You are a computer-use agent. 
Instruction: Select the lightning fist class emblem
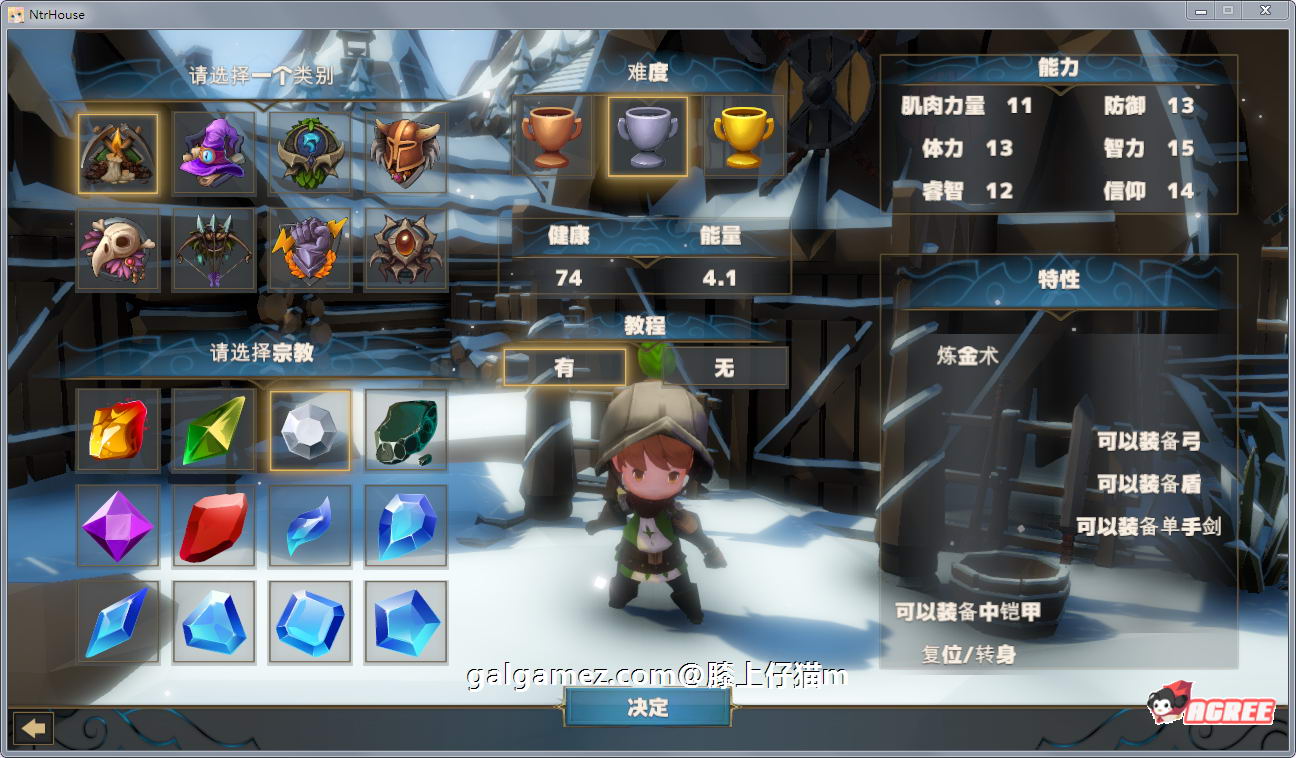point(310,249)
